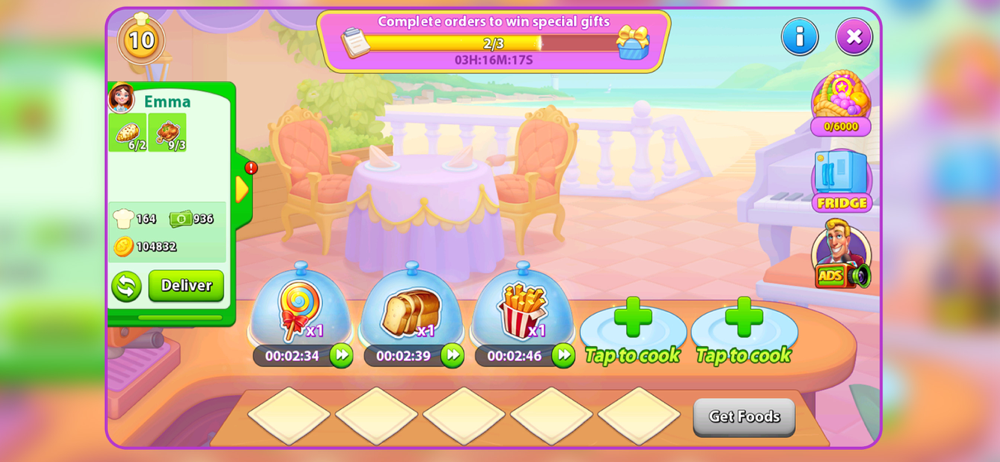Close the order screen with the X button

(853, 37)
